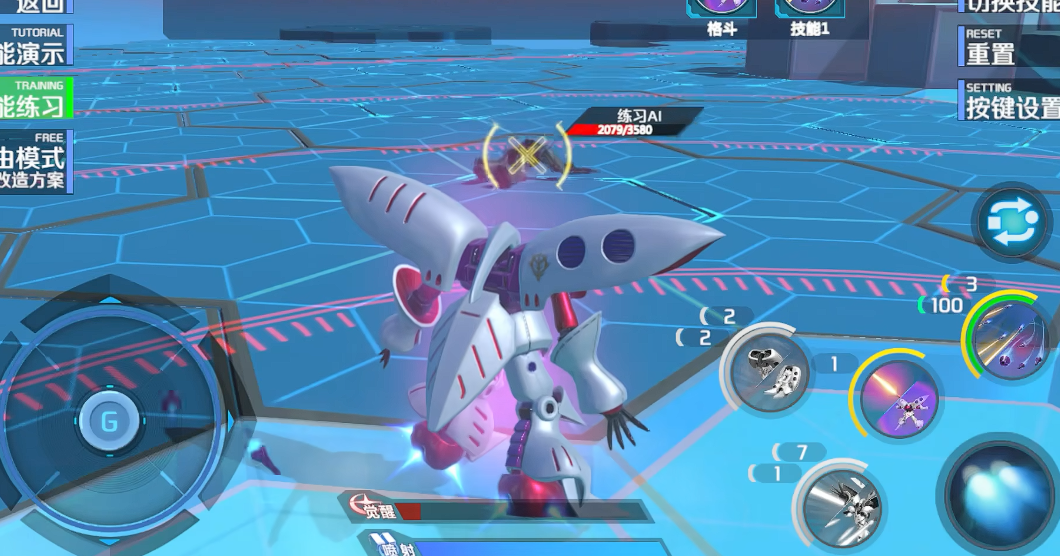This screenshot has width=1060, height=556.
Task: Select the green TRAINING skill practice mode
Action: tap(34, 99)
